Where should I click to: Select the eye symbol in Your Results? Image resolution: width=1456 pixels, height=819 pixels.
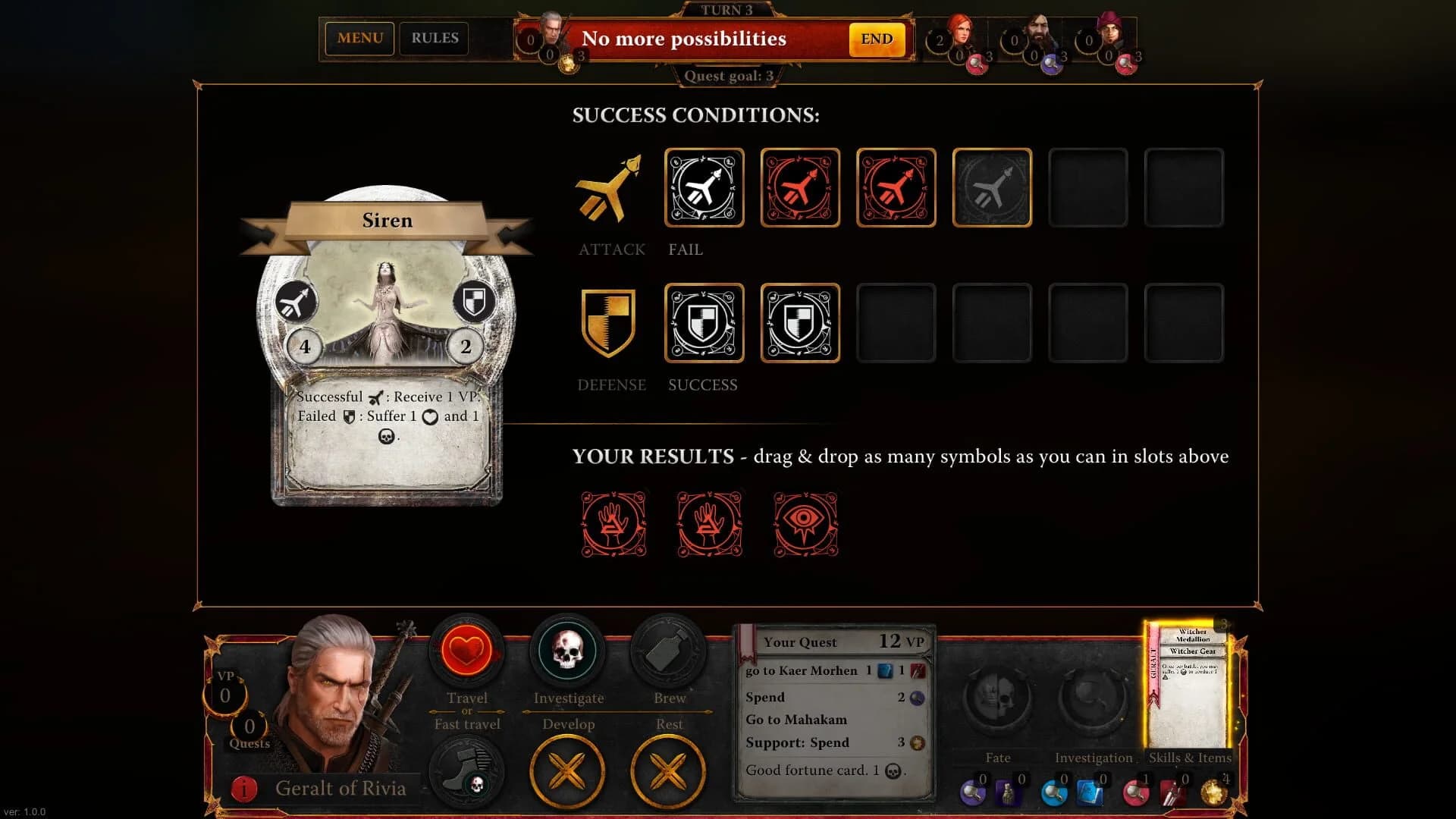click(805, 522)
